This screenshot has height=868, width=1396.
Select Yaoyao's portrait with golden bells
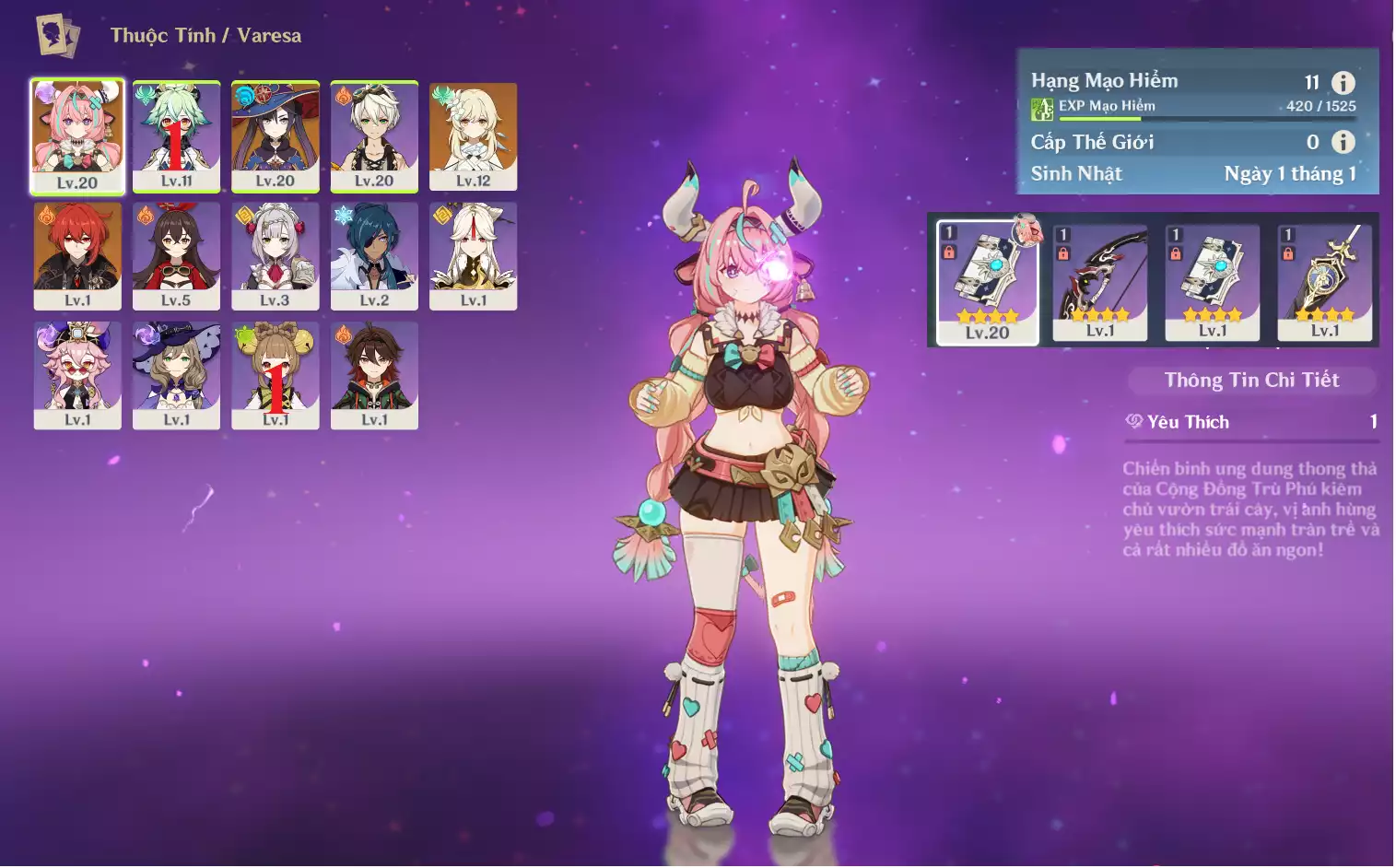(276, 374)
